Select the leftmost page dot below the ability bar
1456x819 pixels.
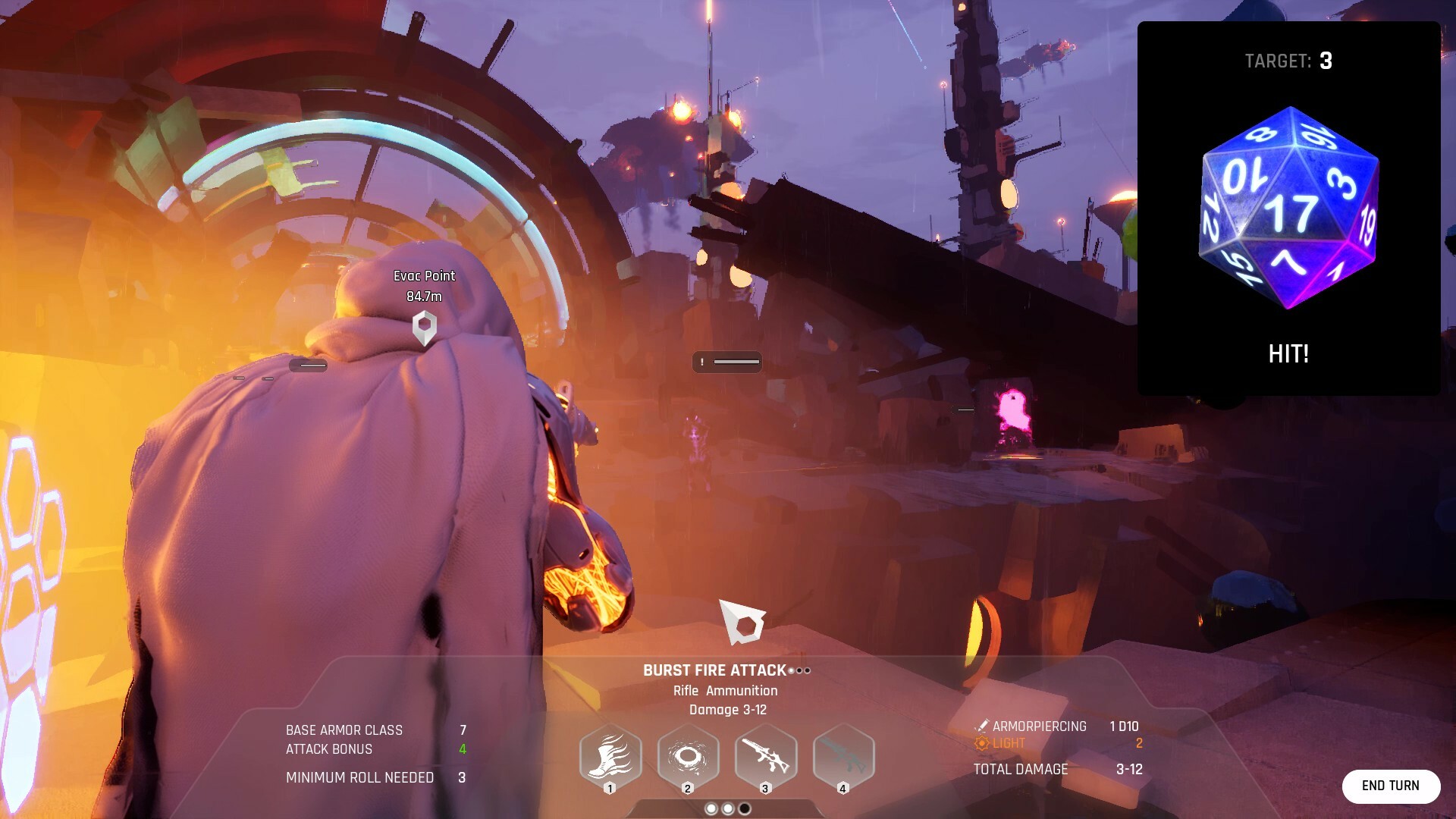click(711, 808)
